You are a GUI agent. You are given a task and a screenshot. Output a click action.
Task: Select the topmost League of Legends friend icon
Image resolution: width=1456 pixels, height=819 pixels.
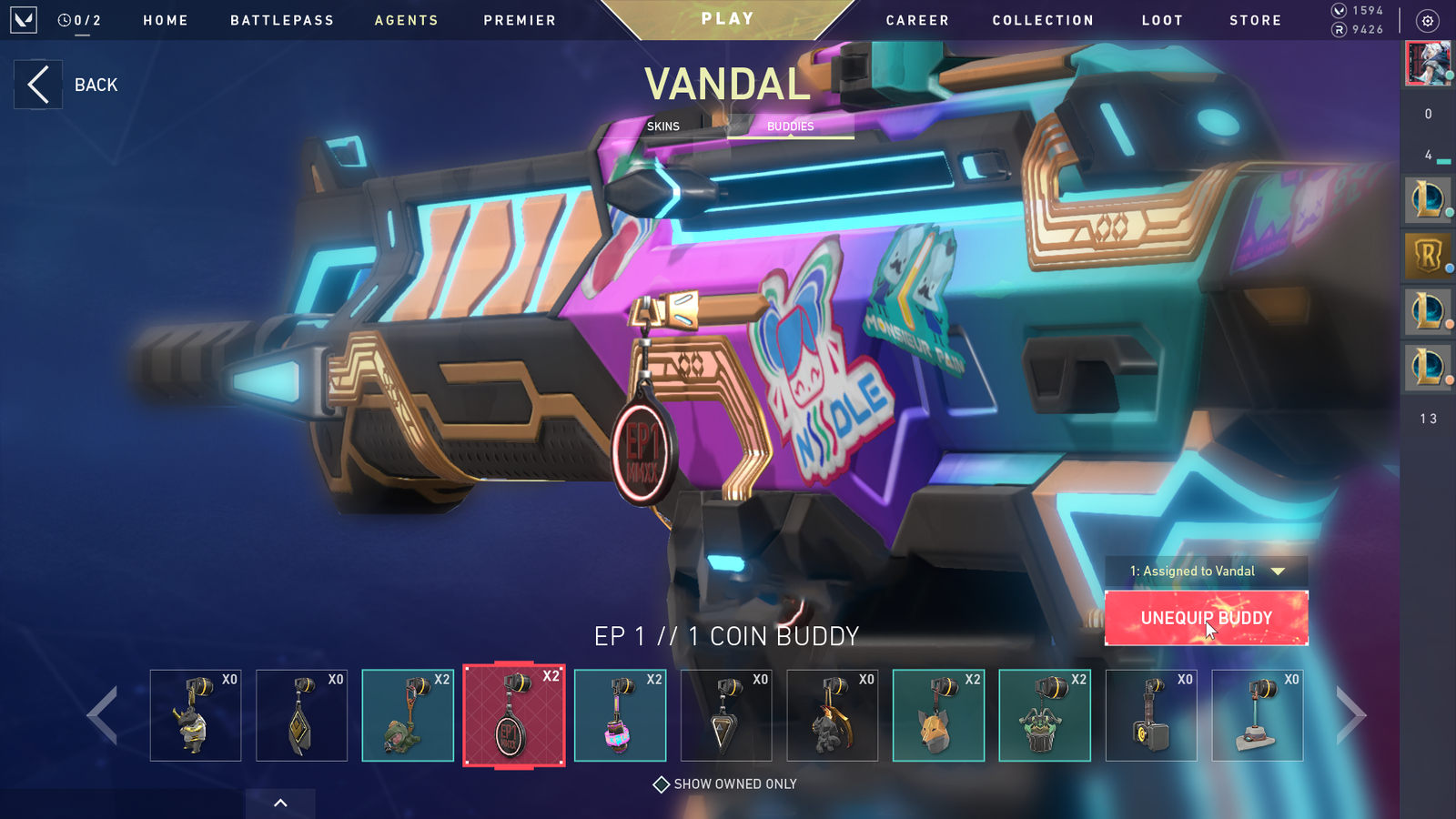[x=1428, y=199]
